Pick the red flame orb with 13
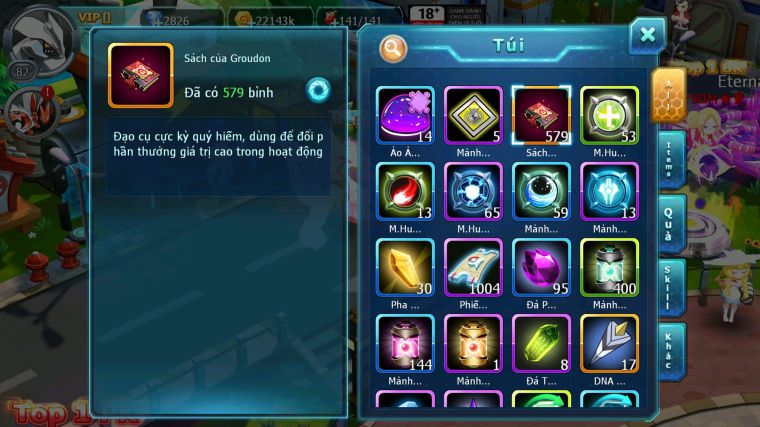Image resolution: width=760 pixels, height=427 pixels. pos(405,191)
